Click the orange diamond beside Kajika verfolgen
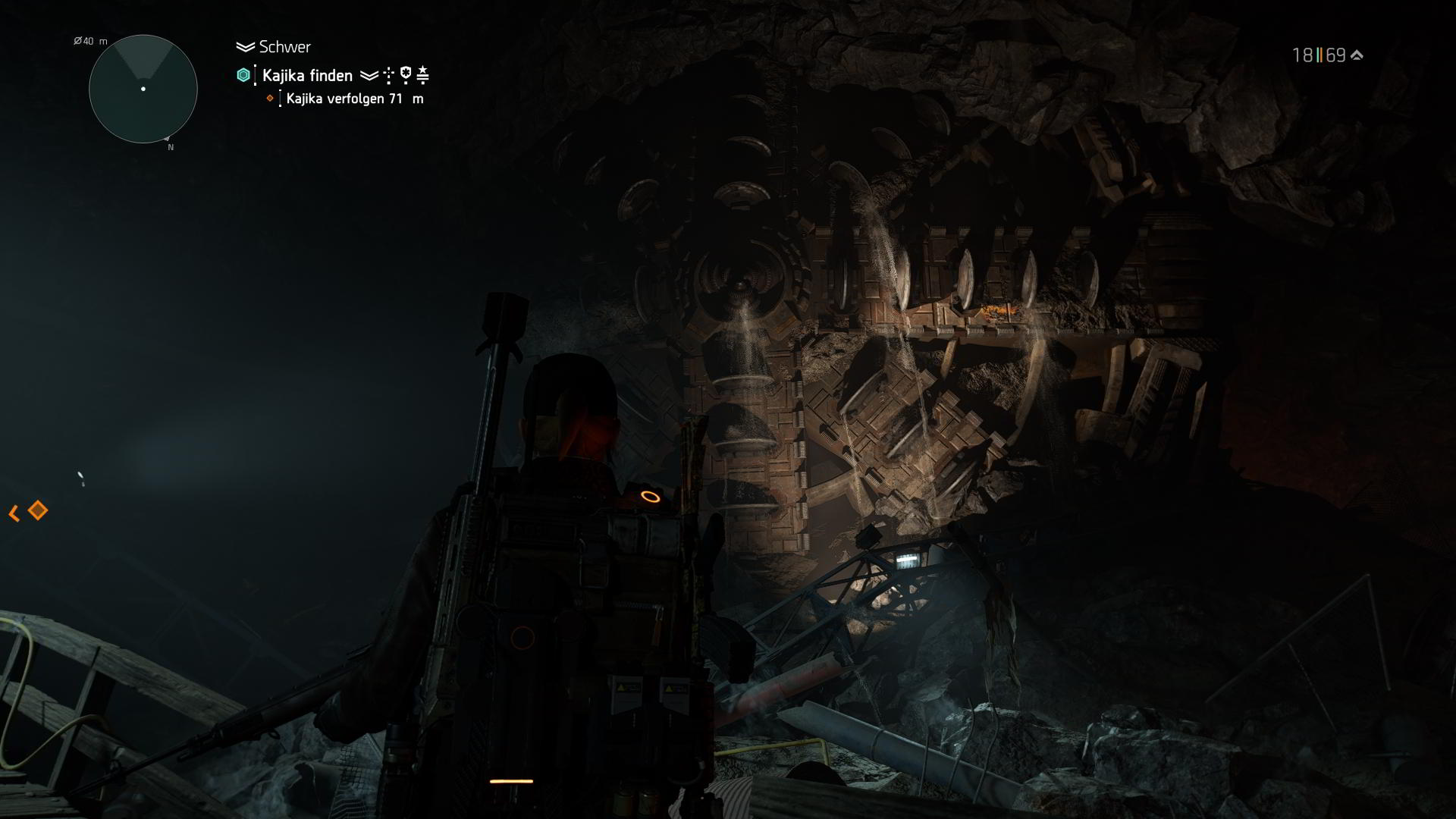The width and height of the screenshot is (1456, 819). tap(270, 99)
